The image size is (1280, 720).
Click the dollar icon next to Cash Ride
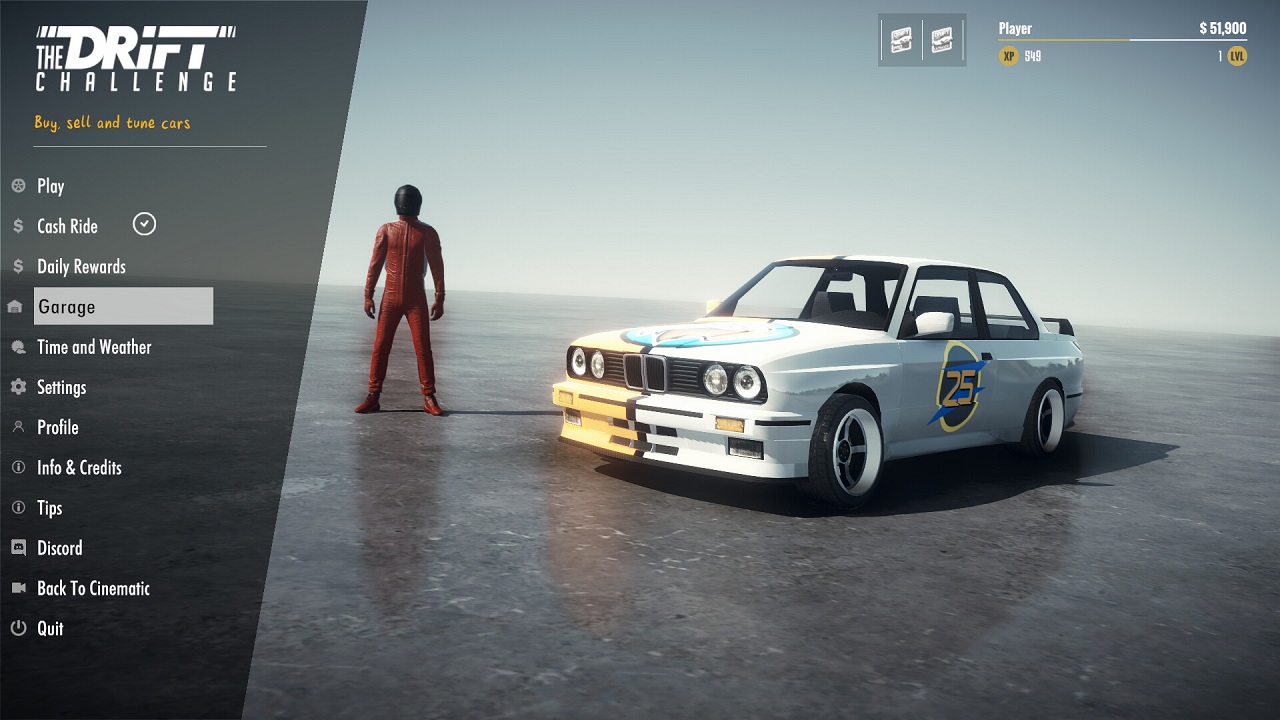17,226
